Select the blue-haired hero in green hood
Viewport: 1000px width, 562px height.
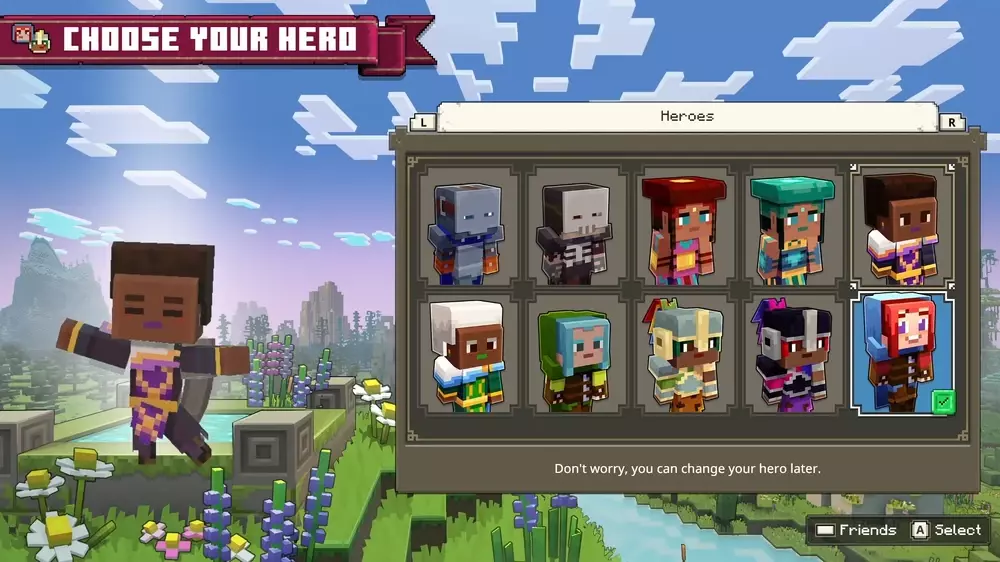(577, 353)
